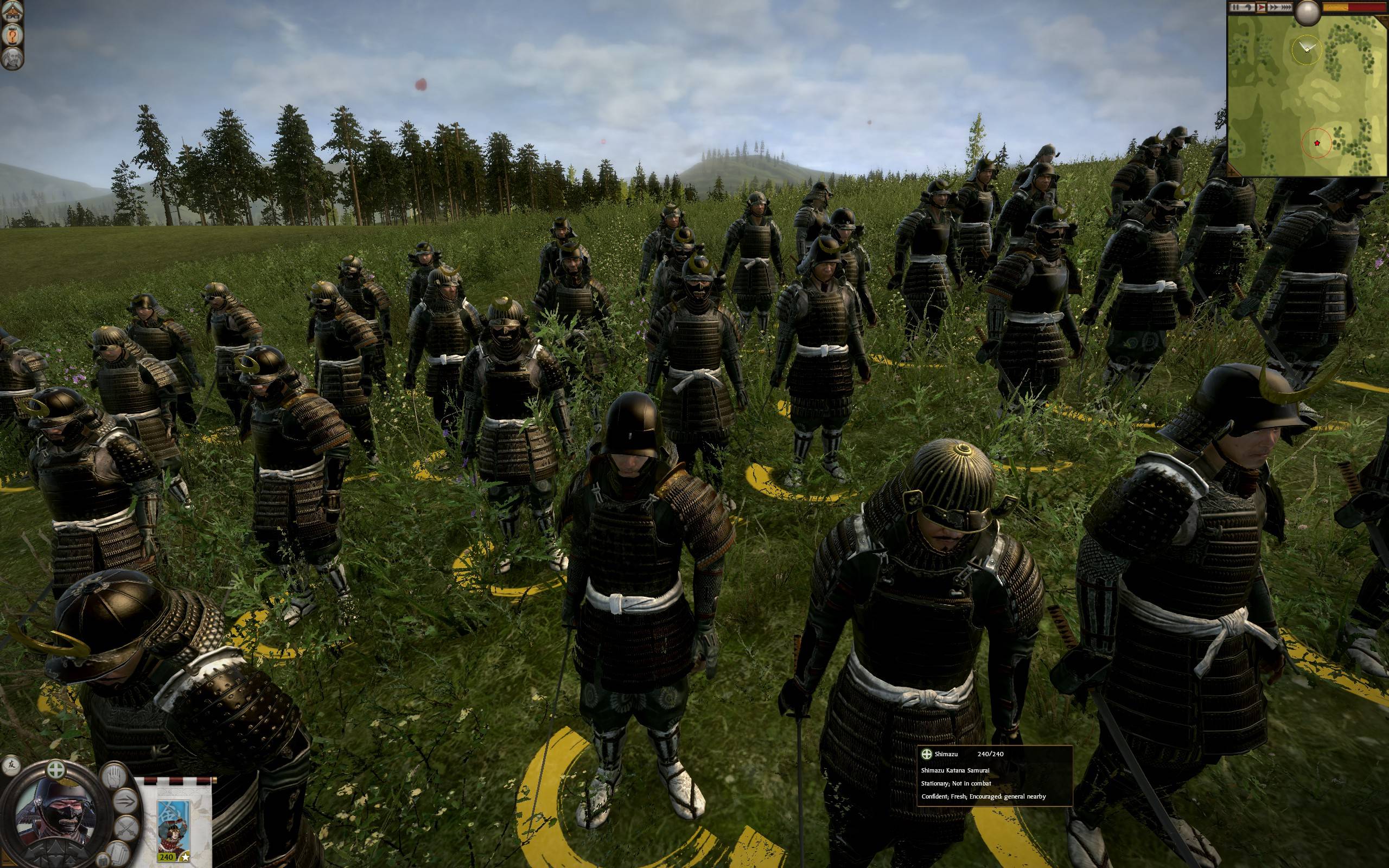1389x868 pixels.
Task: Open the question mark lantern help
Action: tap(11, 37)
